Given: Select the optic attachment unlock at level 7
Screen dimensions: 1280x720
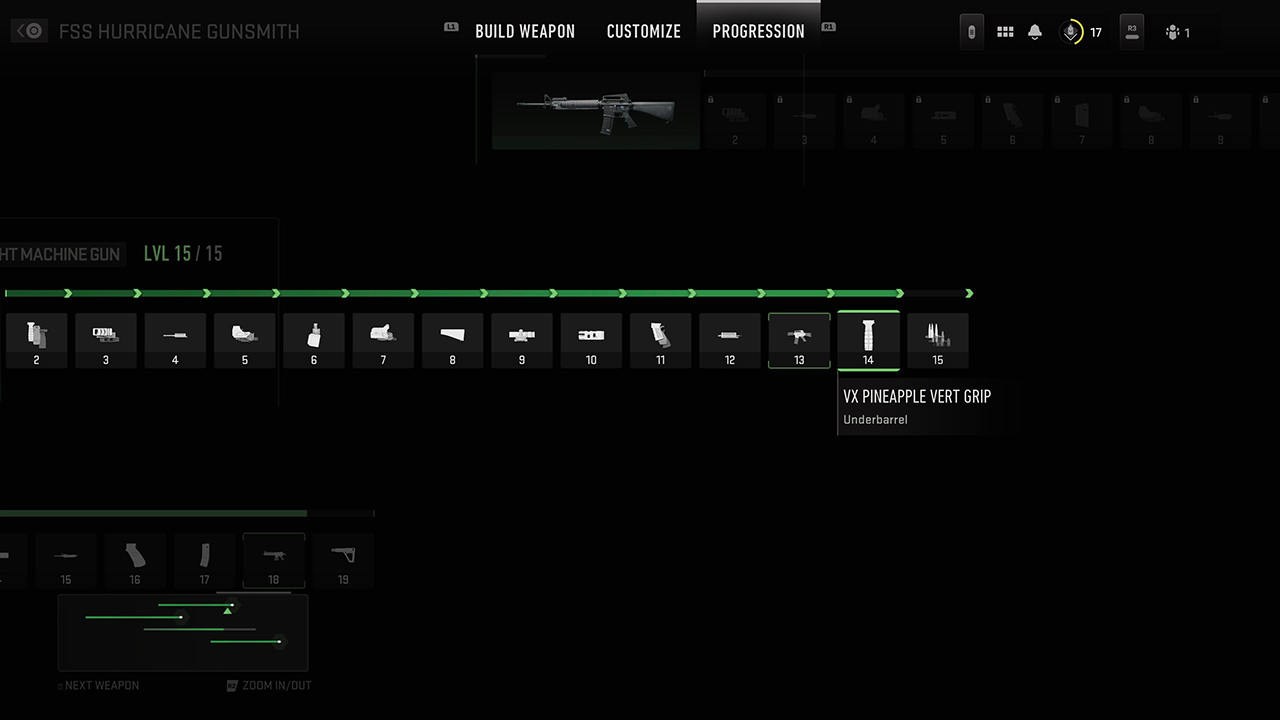Looking at the screenshot, I should click(x=383, y=340).
